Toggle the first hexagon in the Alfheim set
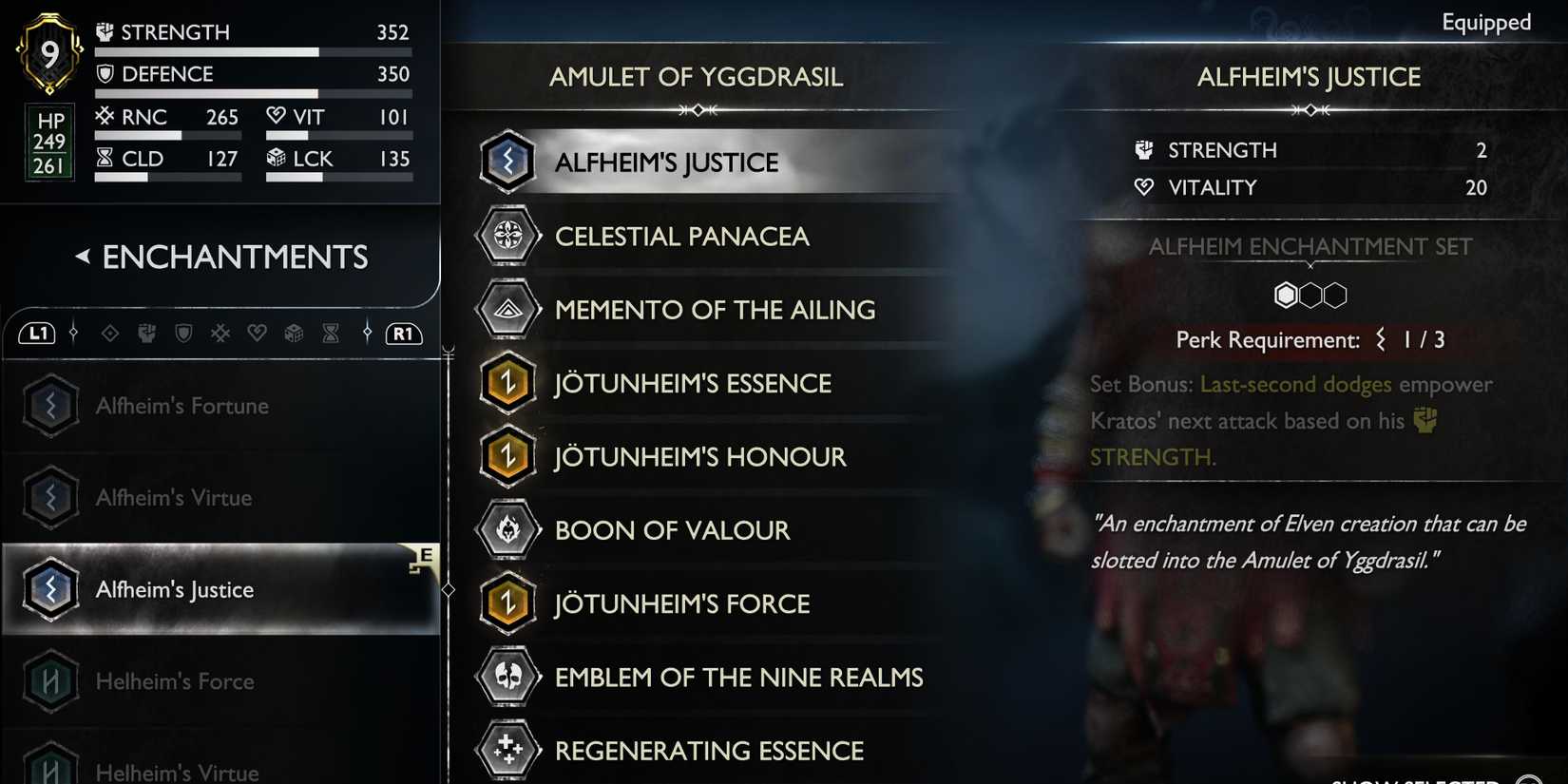This screenshot has width=1568, height=784. point(1286,295)
